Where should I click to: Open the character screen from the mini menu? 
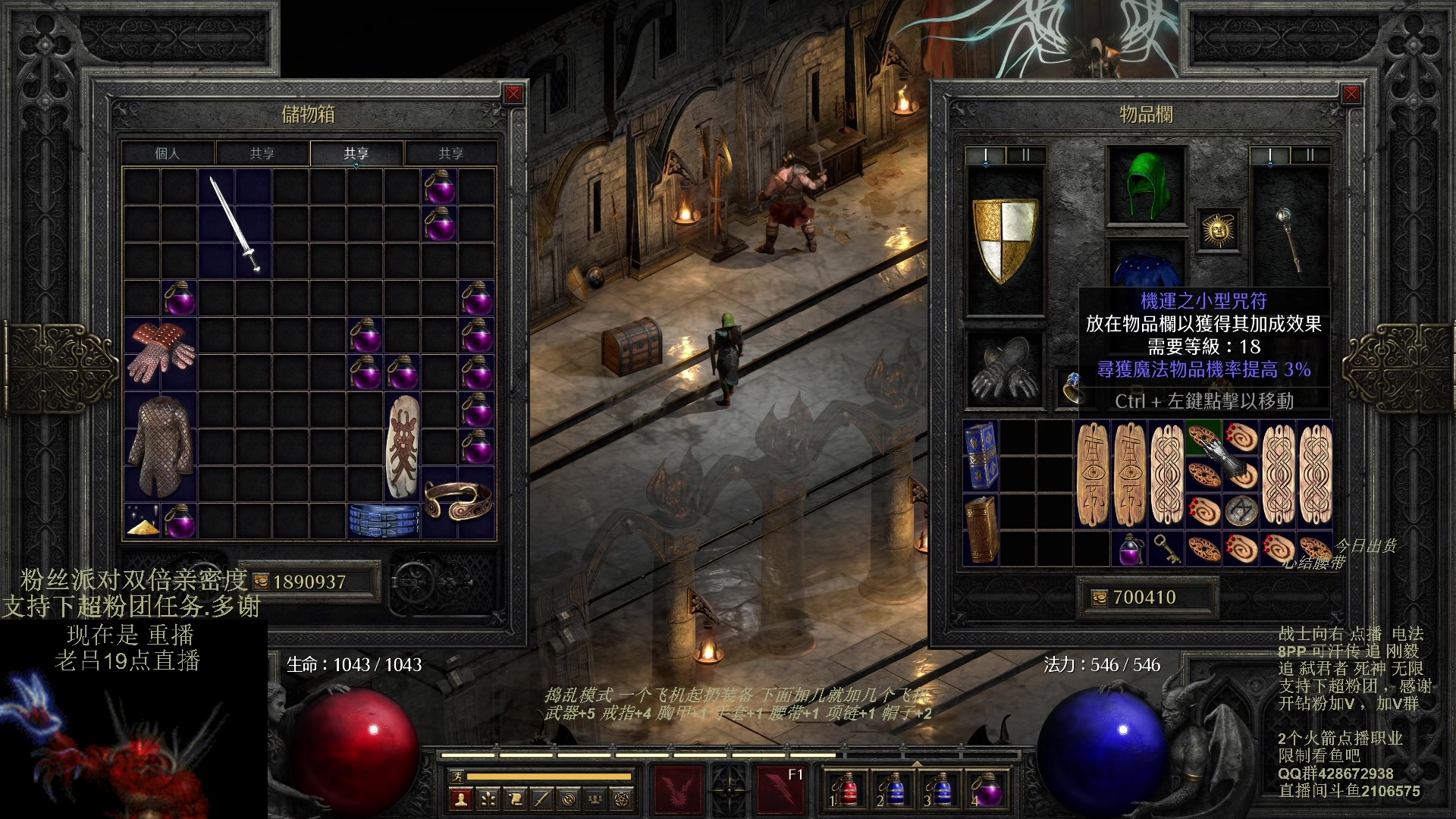[x=460, y=798]
